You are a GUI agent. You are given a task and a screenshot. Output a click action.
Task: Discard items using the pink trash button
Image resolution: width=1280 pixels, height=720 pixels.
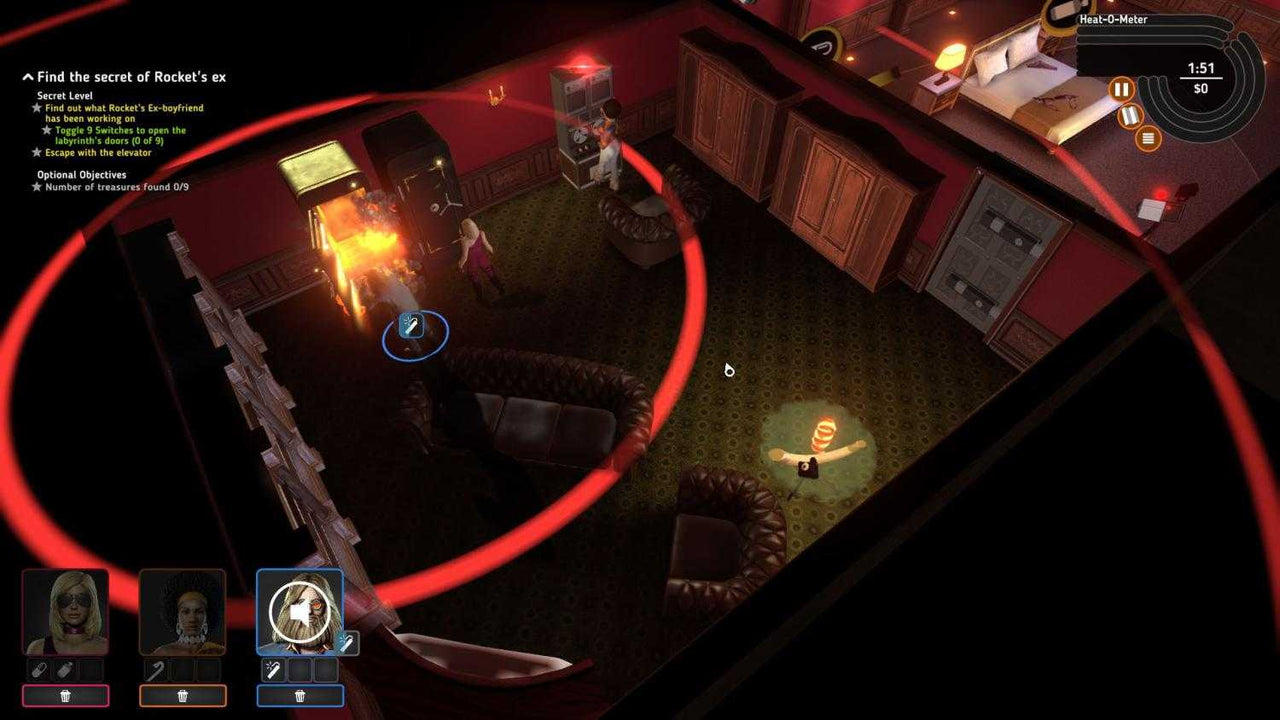(66, 695)
